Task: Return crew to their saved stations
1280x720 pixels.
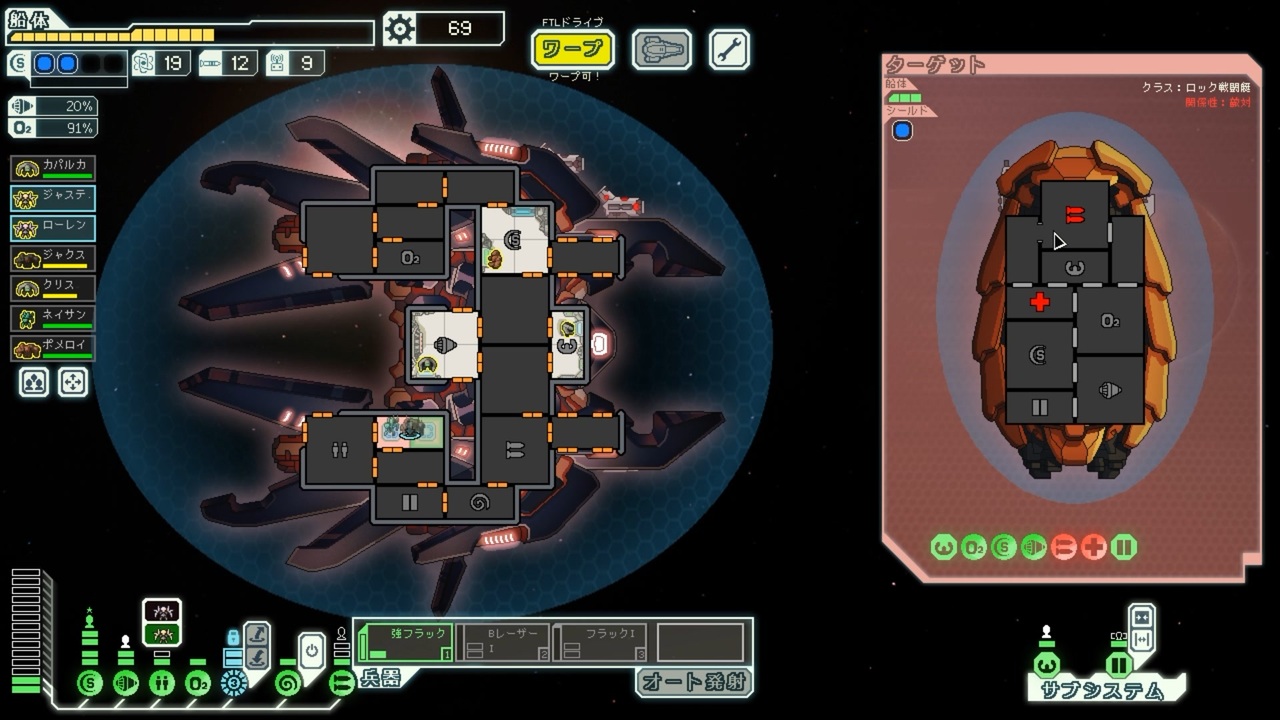Action: coord(73,382)
